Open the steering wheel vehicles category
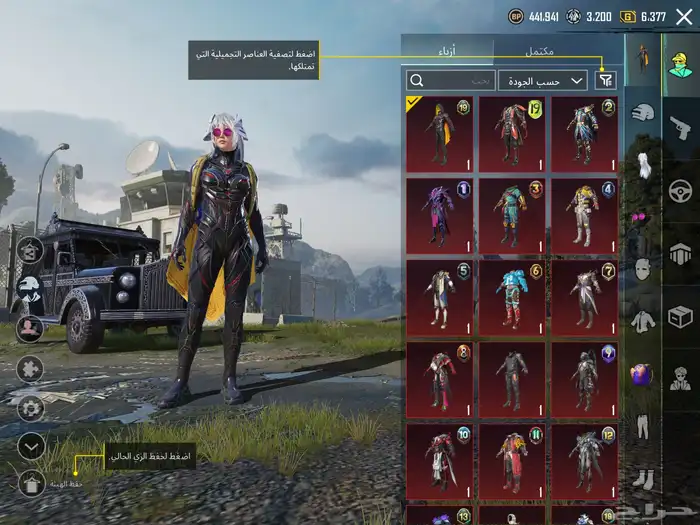The height and width of the screenshot is (525, 700). coord(680,191)
